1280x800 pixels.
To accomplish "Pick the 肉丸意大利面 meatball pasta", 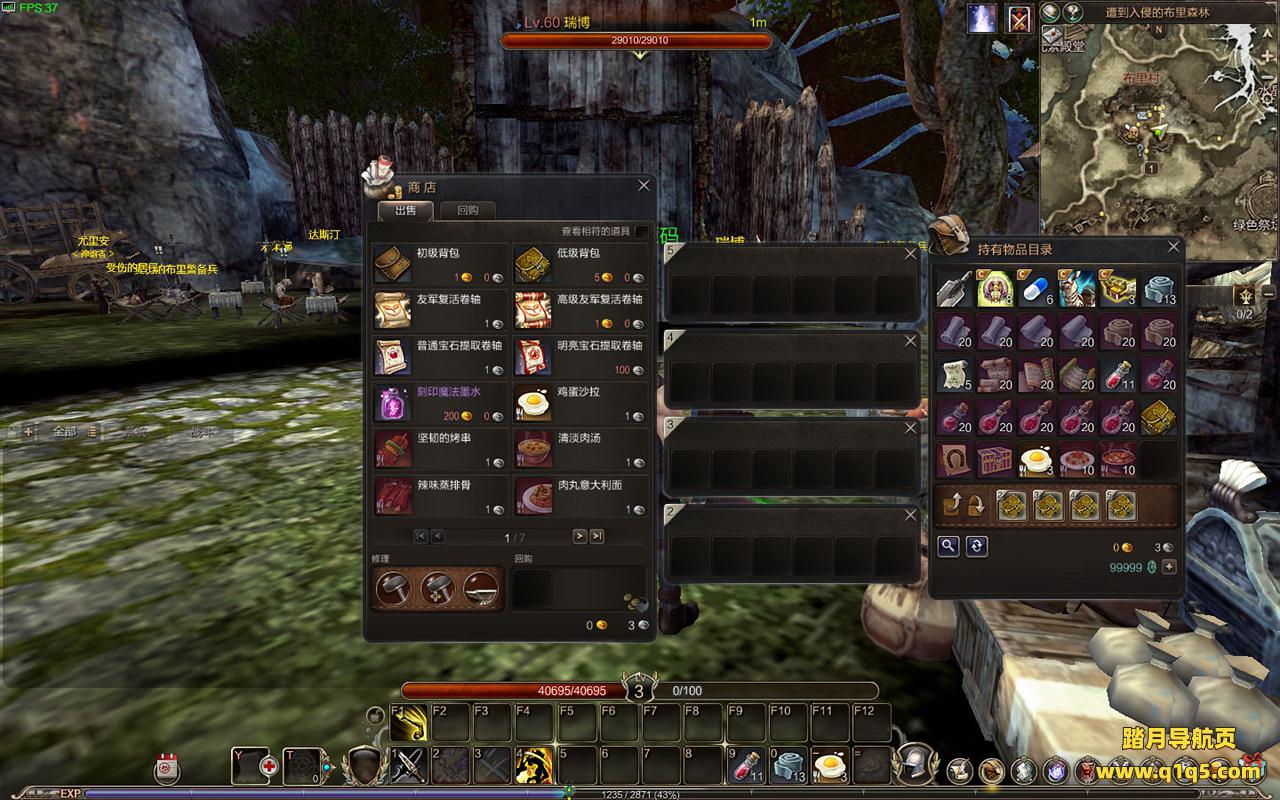I will [x=533, y=495].
